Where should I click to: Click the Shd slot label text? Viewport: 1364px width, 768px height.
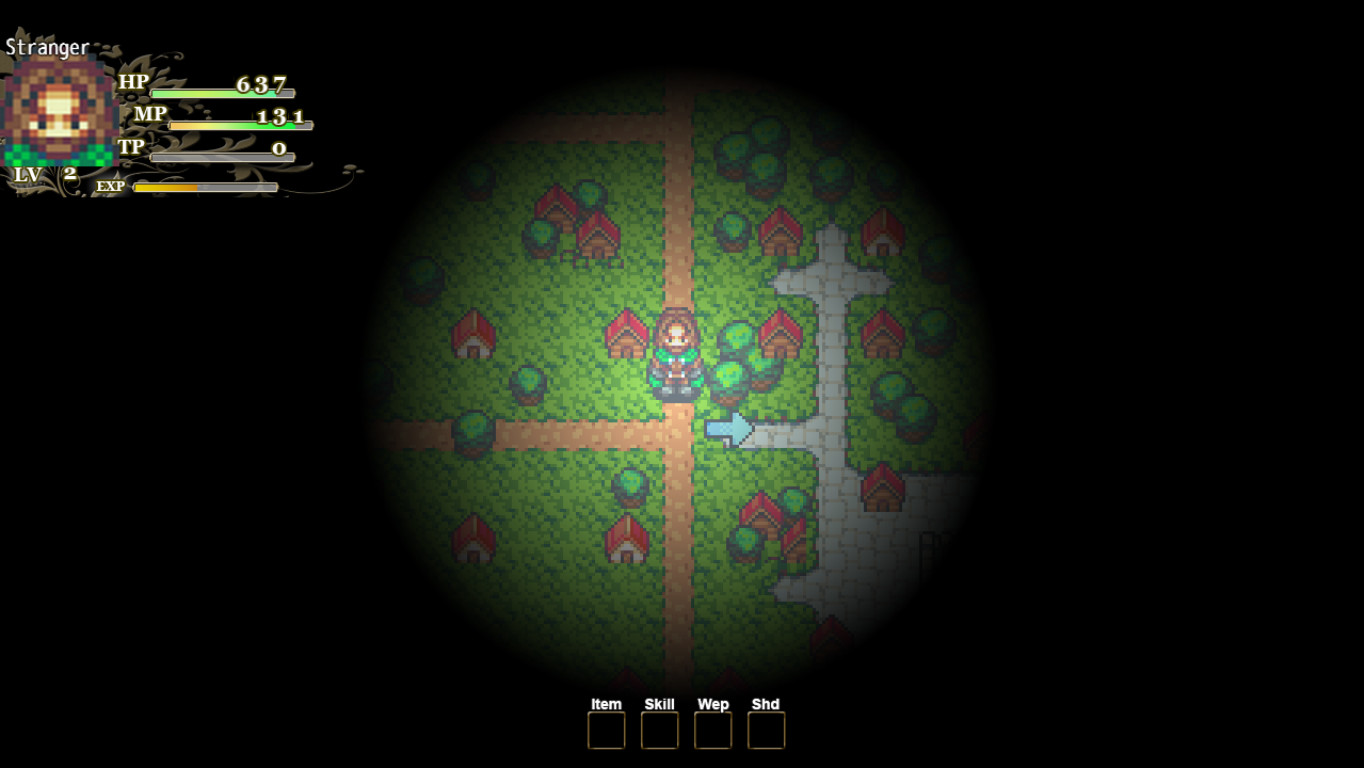point(763,704)
